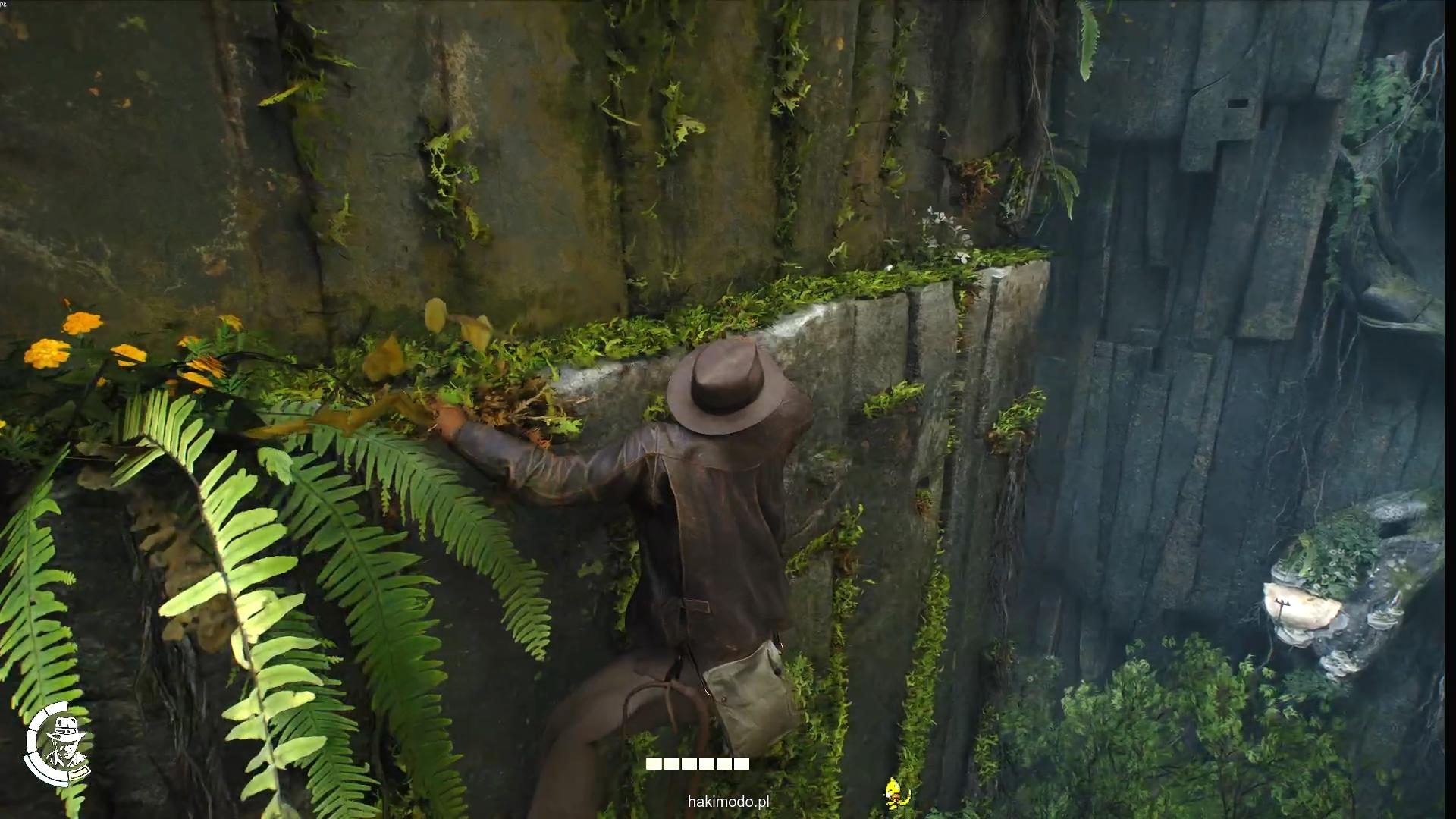Click the yellow mascot watermark icon
The width and height of the screenshot is (1456, 819).
[895, 792]
